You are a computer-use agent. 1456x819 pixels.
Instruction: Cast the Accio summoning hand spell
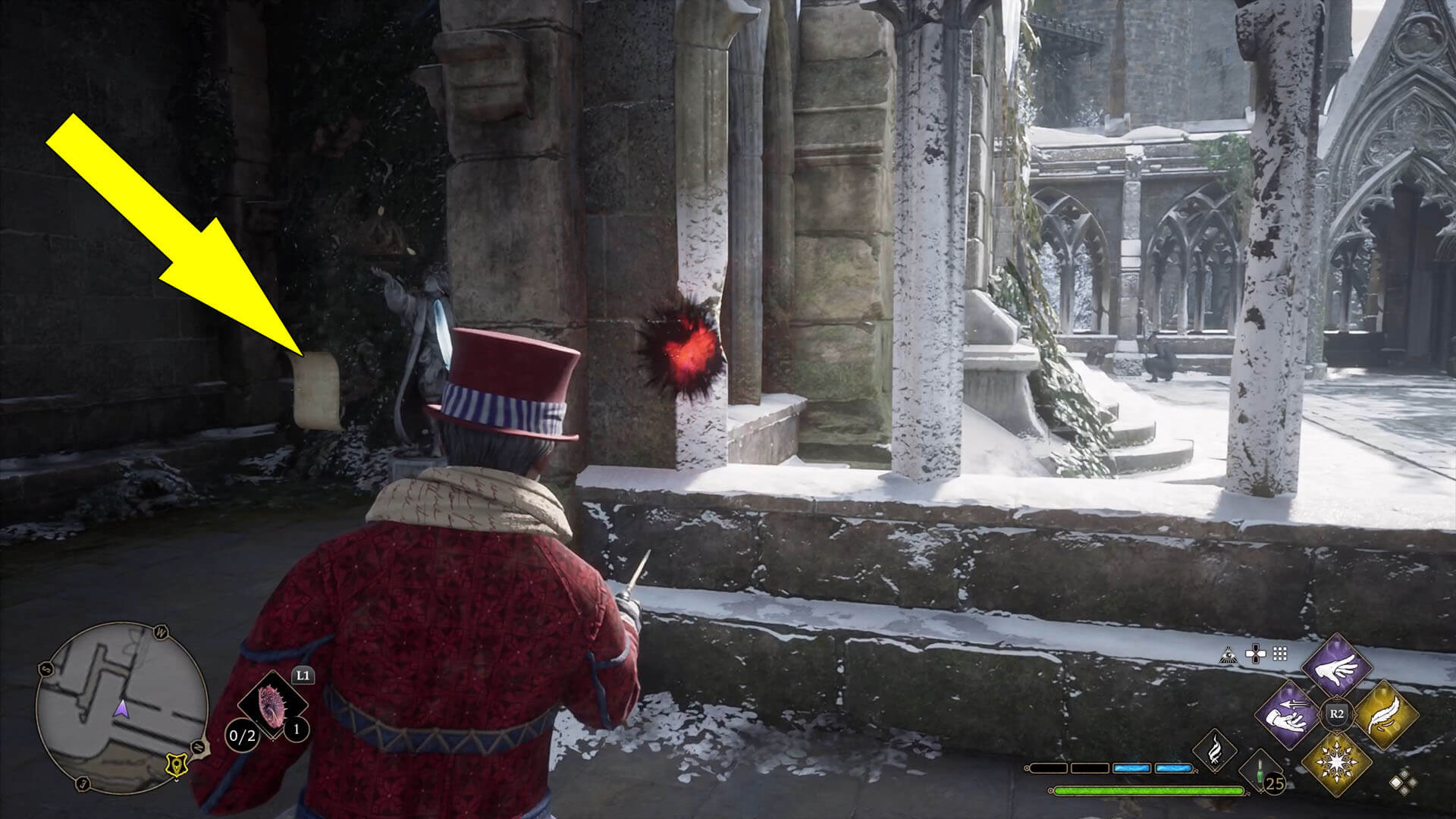coord(1289,715)
